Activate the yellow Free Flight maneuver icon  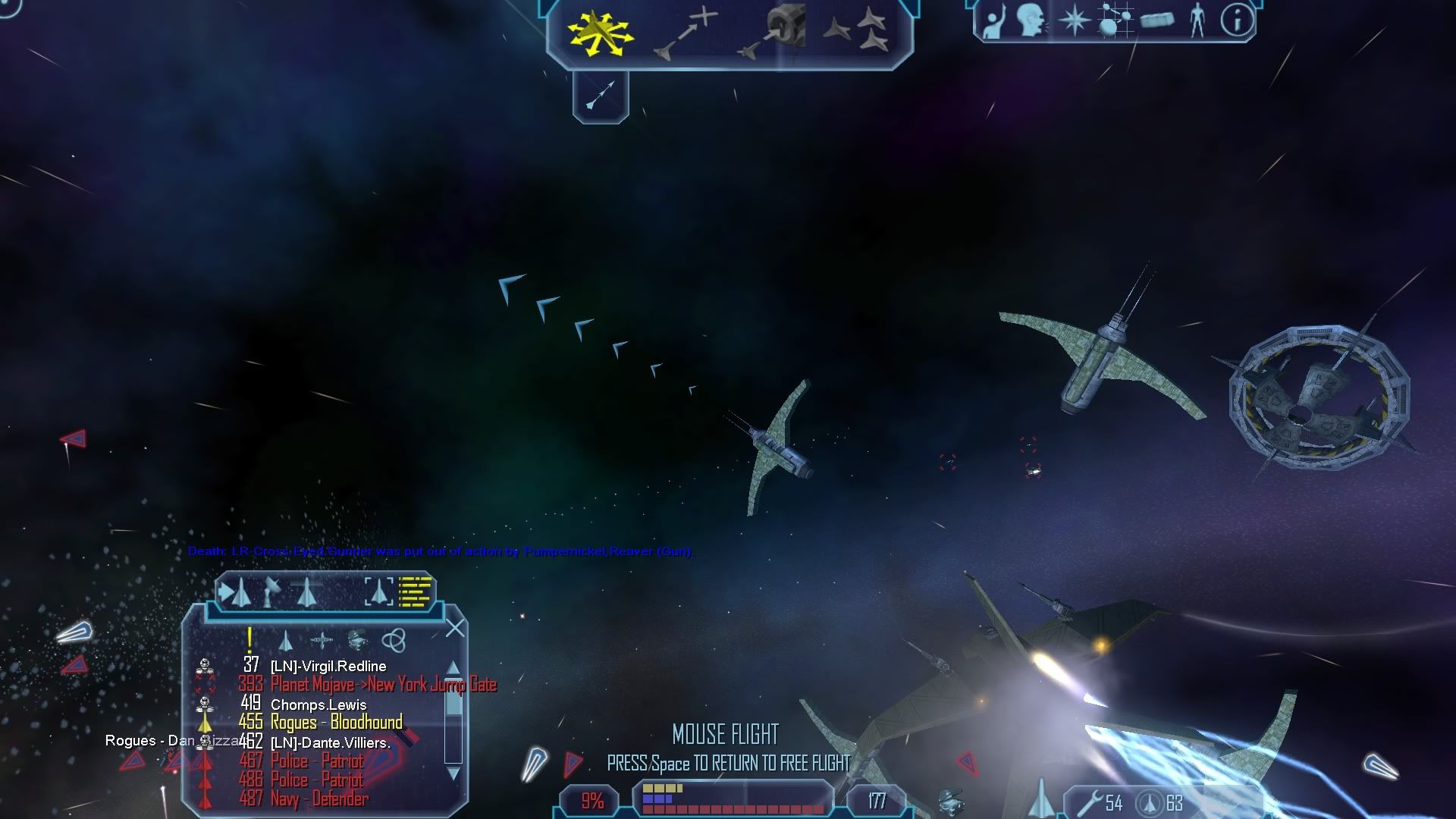click(x=600, y=31)
